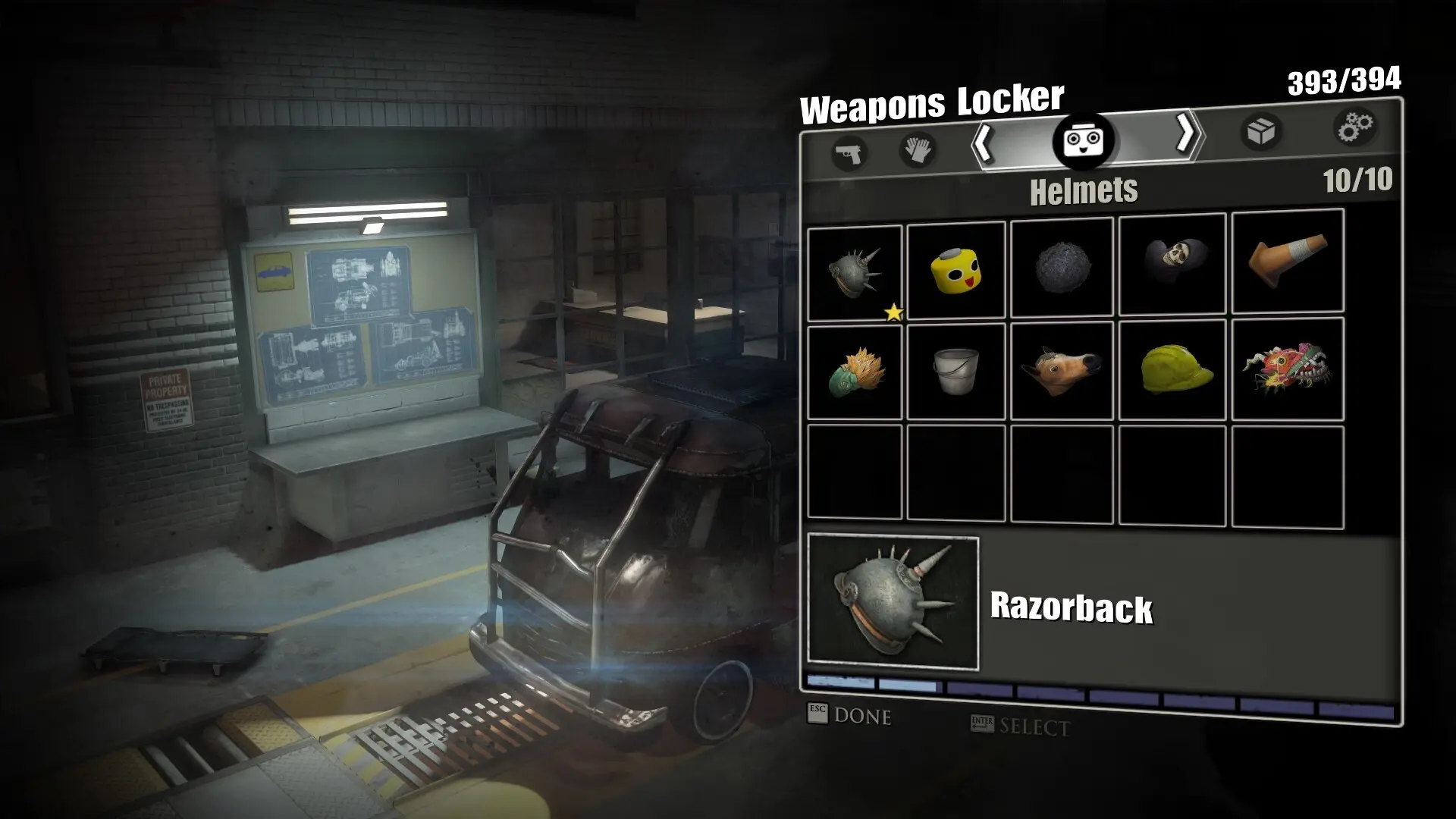Screen dimensions: 1456x819
Task: Equip the orange traffic cone
Action: coord(1287,261)
